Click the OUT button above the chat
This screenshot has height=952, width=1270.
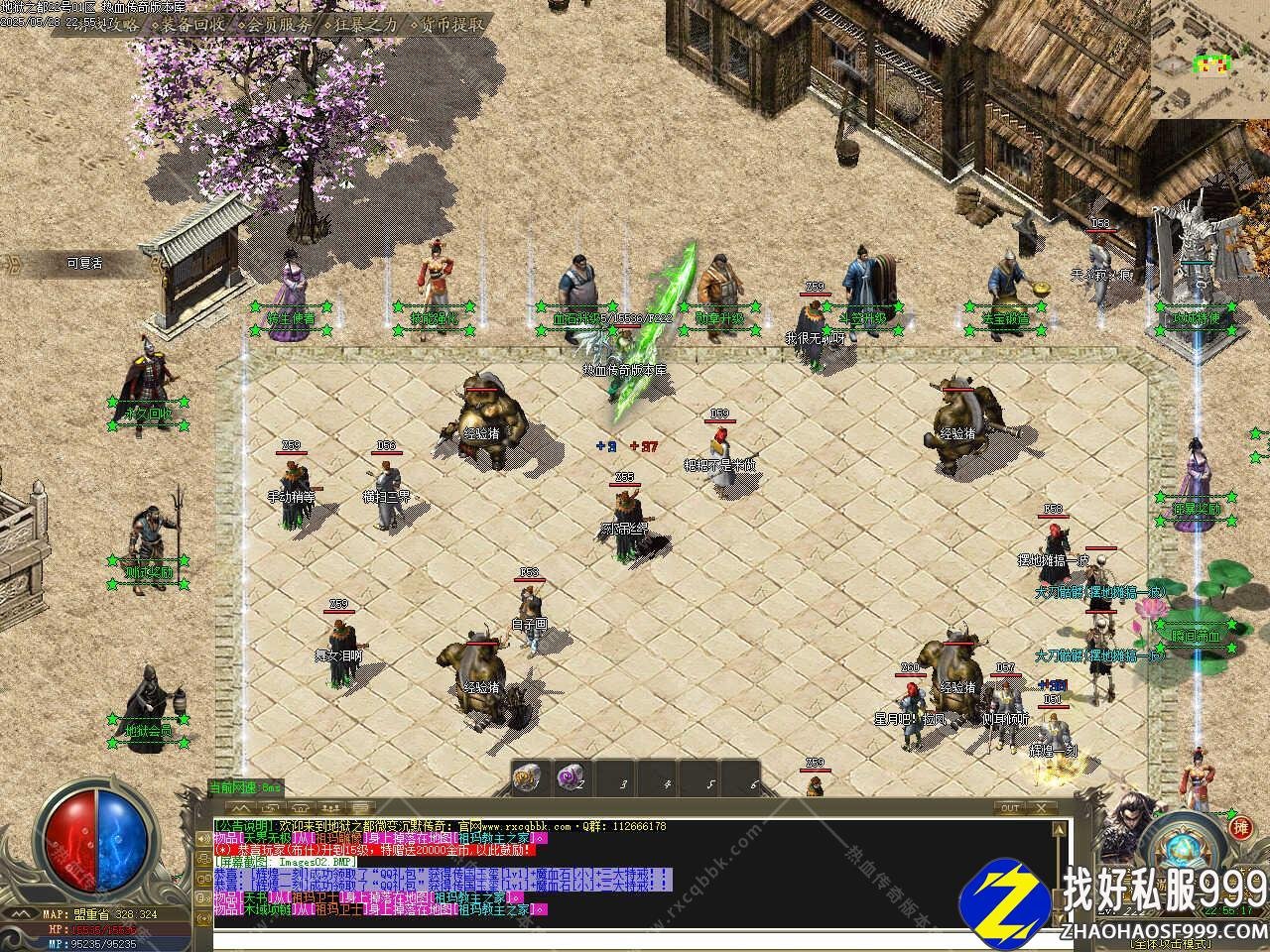(x=1010, y=808)
